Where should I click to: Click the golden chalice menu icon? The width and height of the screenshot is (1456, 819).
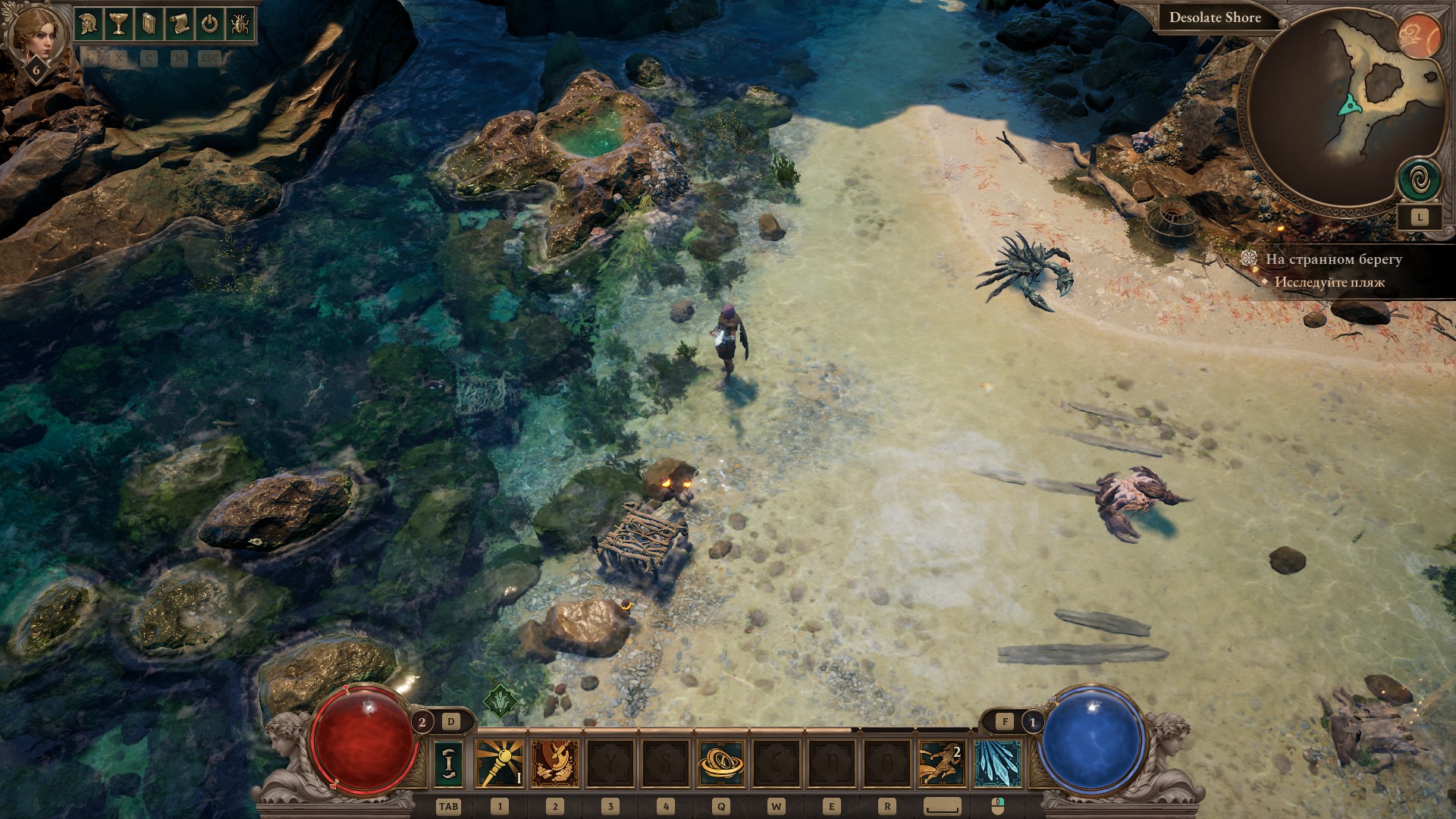pos(119,24)
